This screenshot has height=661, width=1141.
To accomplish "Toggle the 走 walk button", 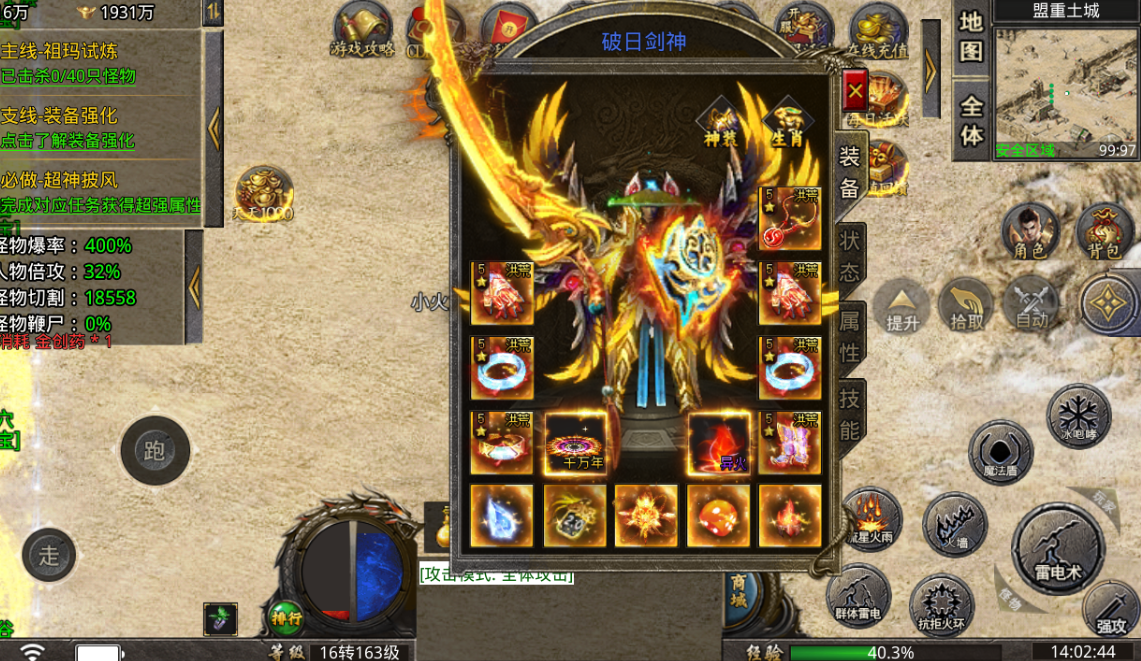I will tap(49, 556).
